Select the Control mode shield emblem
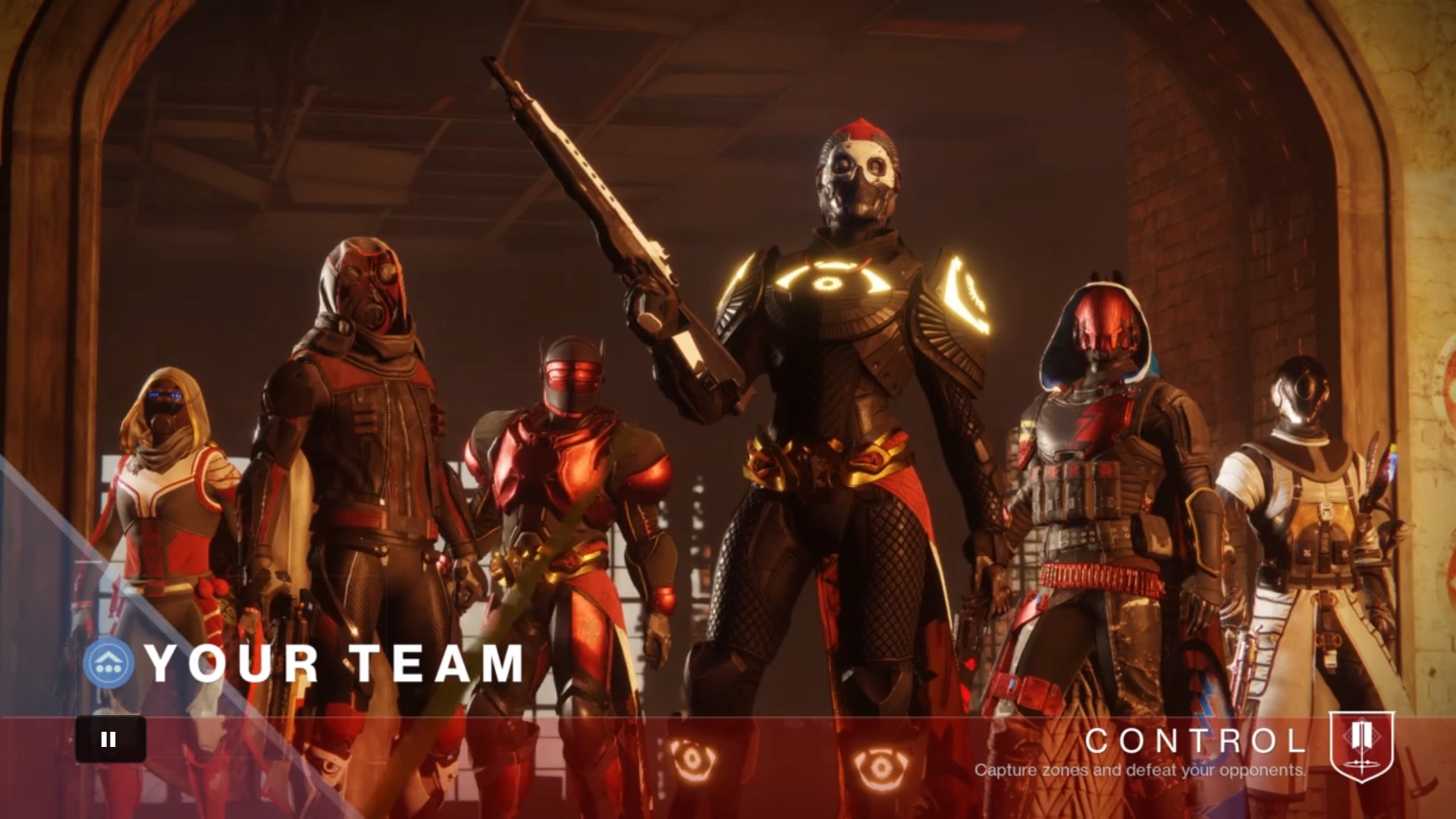The width and height of the screenshot is (1456, 819). (1362, 745)
